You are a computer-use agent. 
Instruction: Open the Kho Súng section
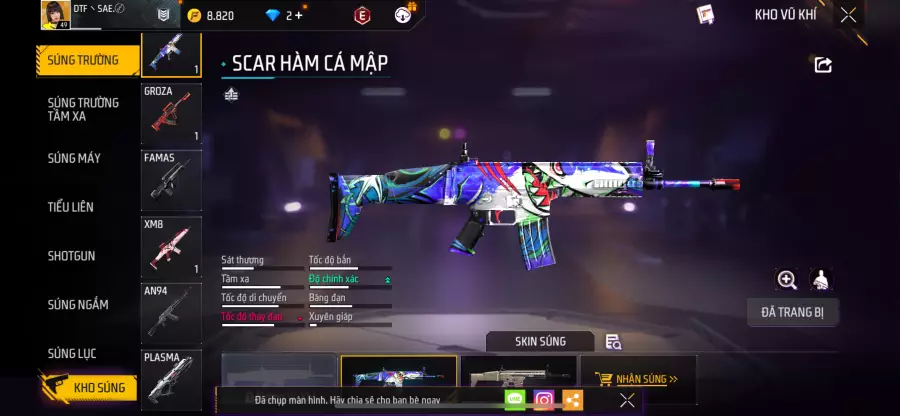(88, 387)
